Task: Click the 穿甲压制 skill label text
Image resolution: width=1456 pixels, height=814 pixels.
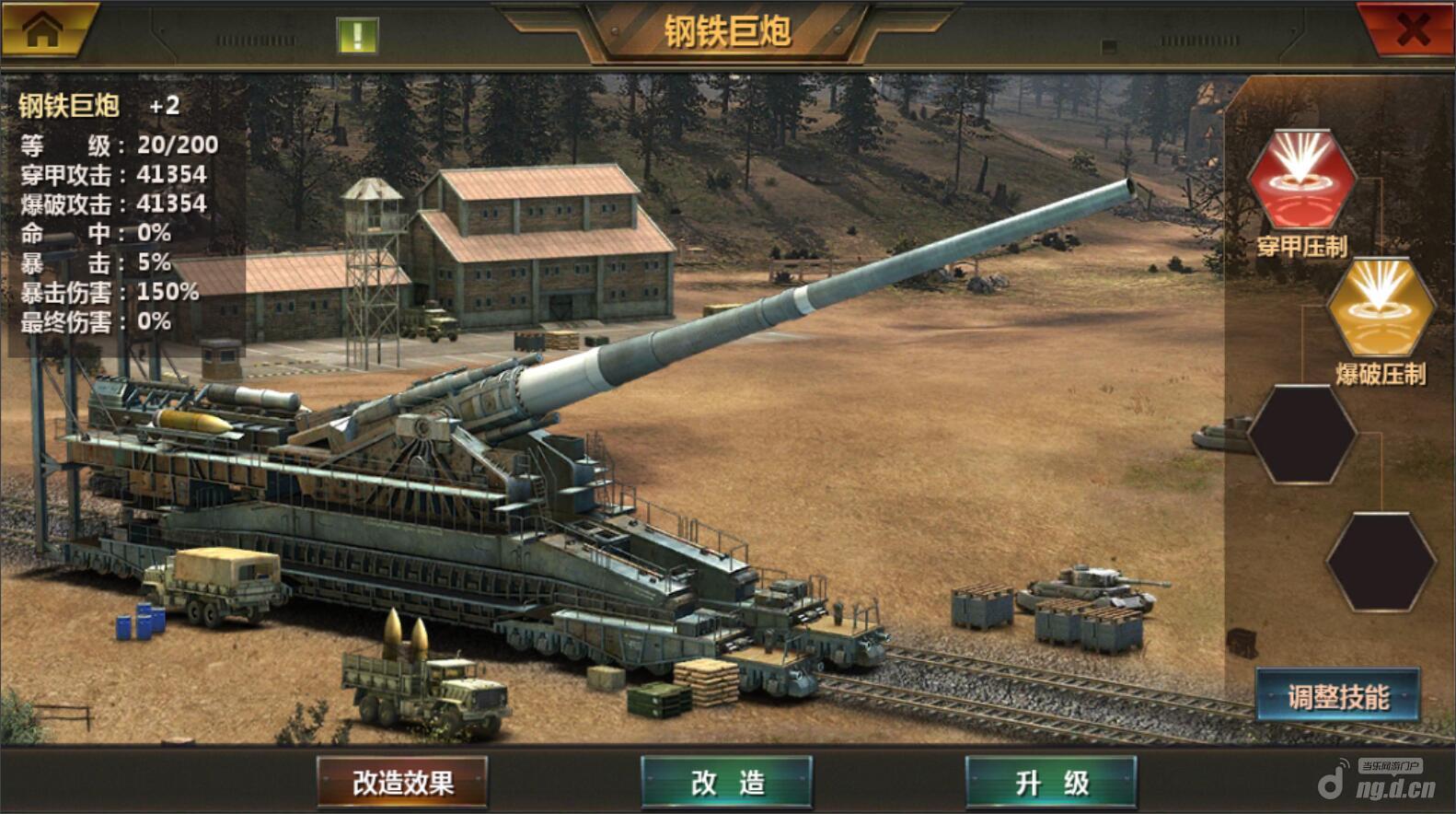Action: [1300, 247]
